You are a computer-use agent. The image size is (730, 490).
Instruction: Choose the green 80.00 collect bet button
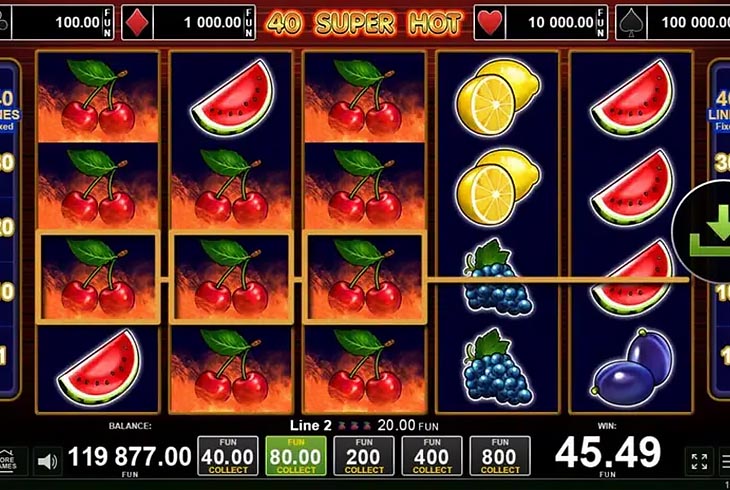coord(296,456)
